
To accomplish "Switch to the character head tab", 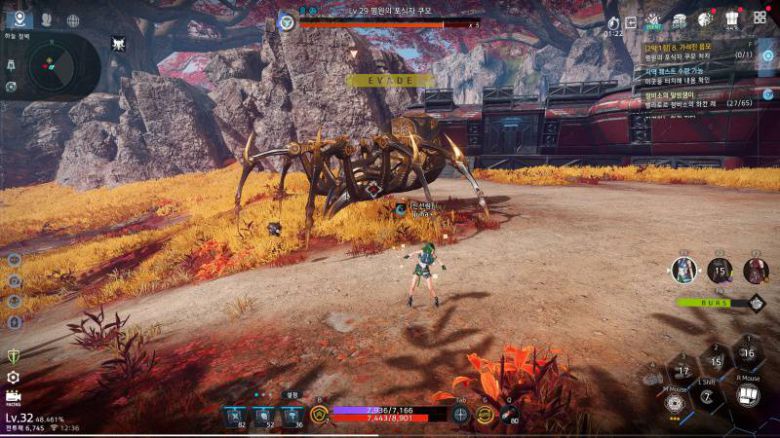I will 46,20.
